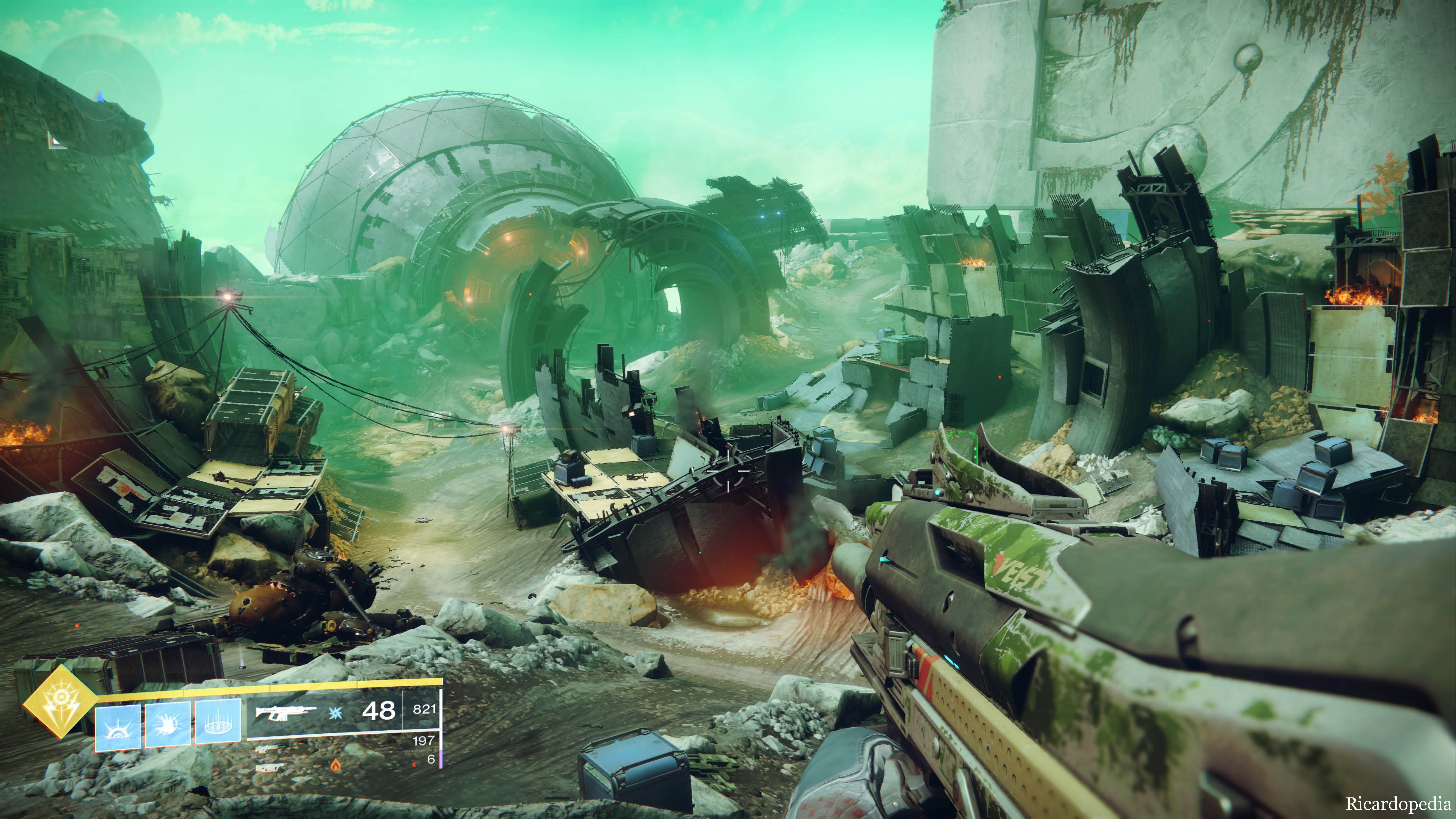This screenshot has width=1456, height=819.
Task: Switch to the second stowed weapon icon
Action: tap(270, 750)
